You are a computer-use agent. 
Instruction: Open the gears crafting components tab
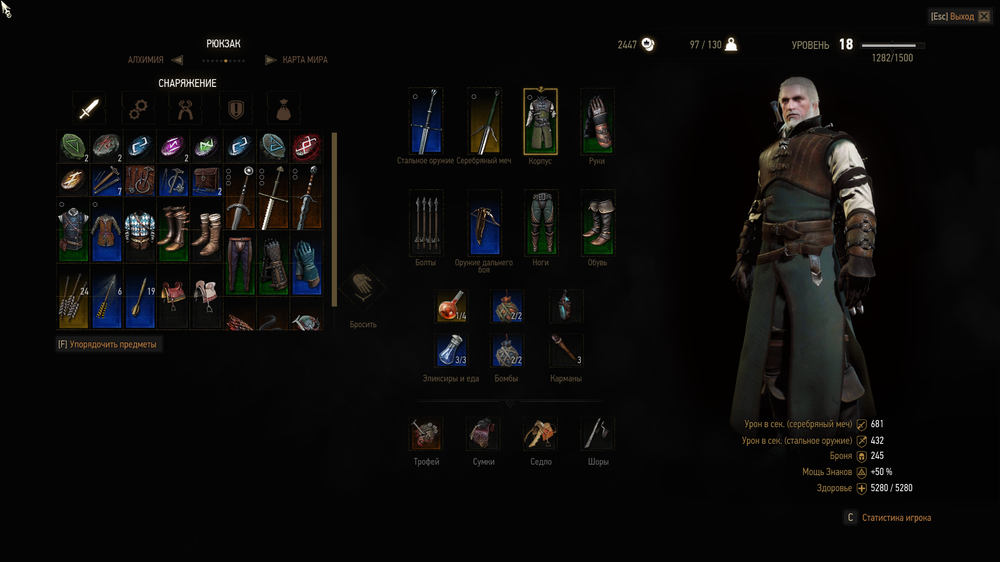pos(138,108)
